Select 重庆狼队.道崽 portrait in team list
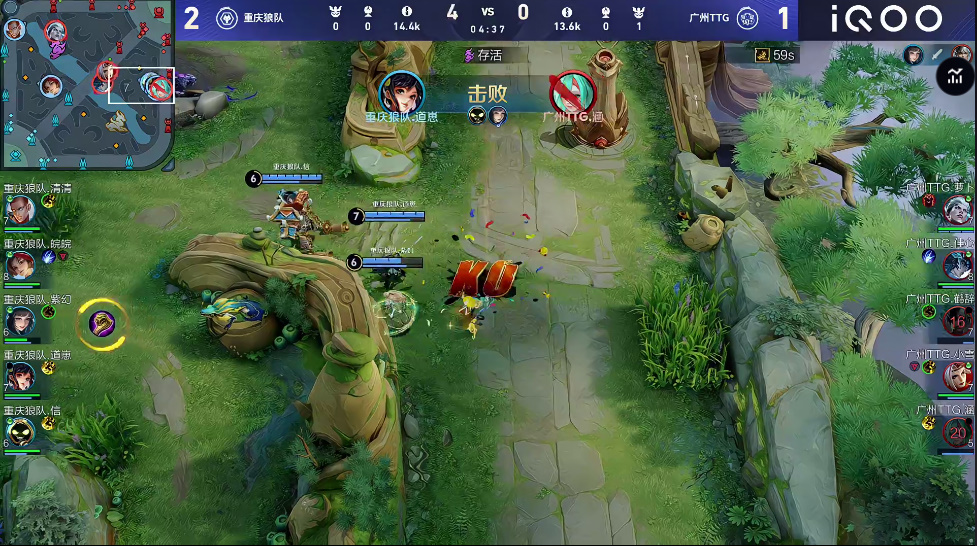977x546 pixels. [x=20, y=376]
